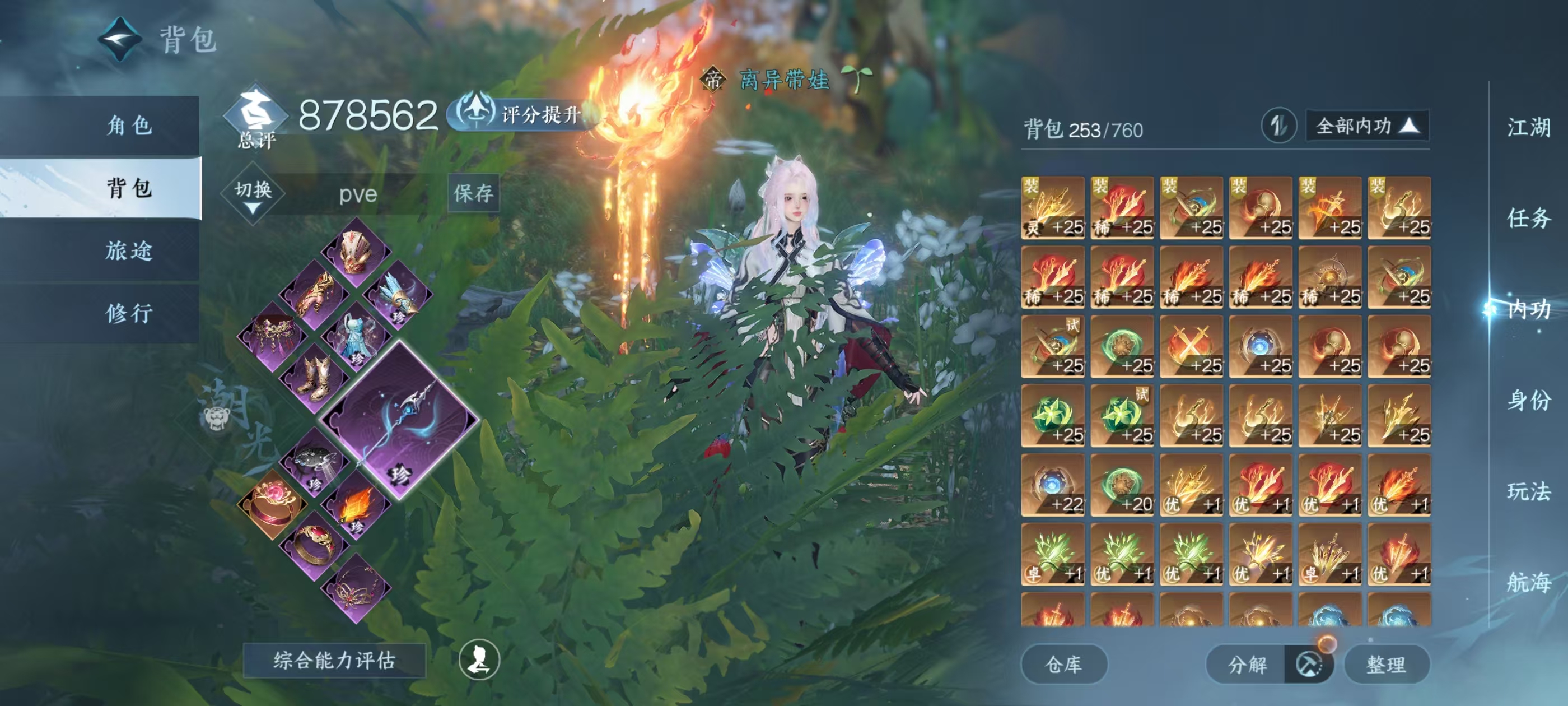Open the 修行 cultivation tab
The image size is (1568, 706).
click(x=128, y=313)
